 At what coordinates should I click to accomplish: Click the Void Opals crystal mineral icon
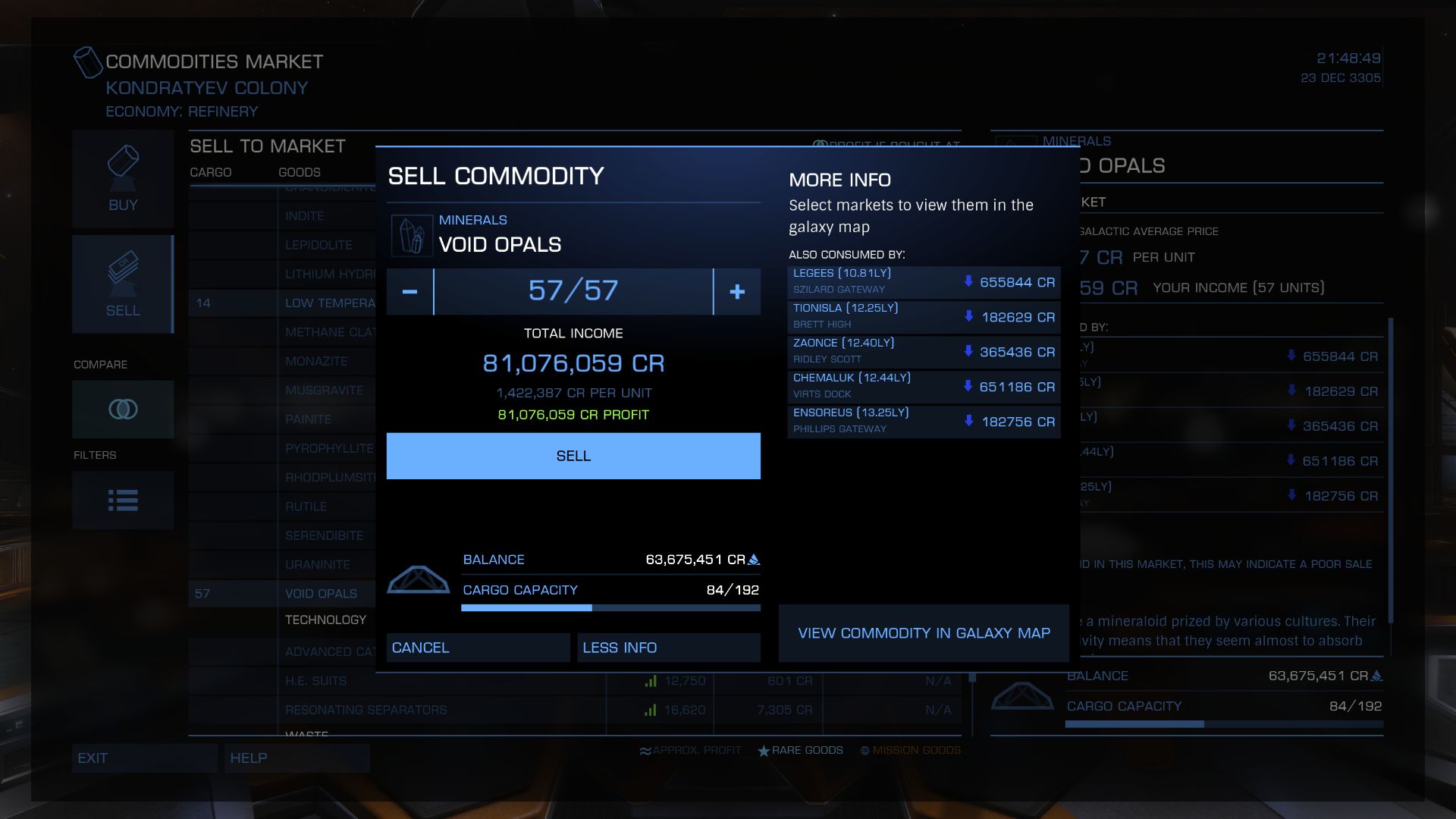[412, 234]
